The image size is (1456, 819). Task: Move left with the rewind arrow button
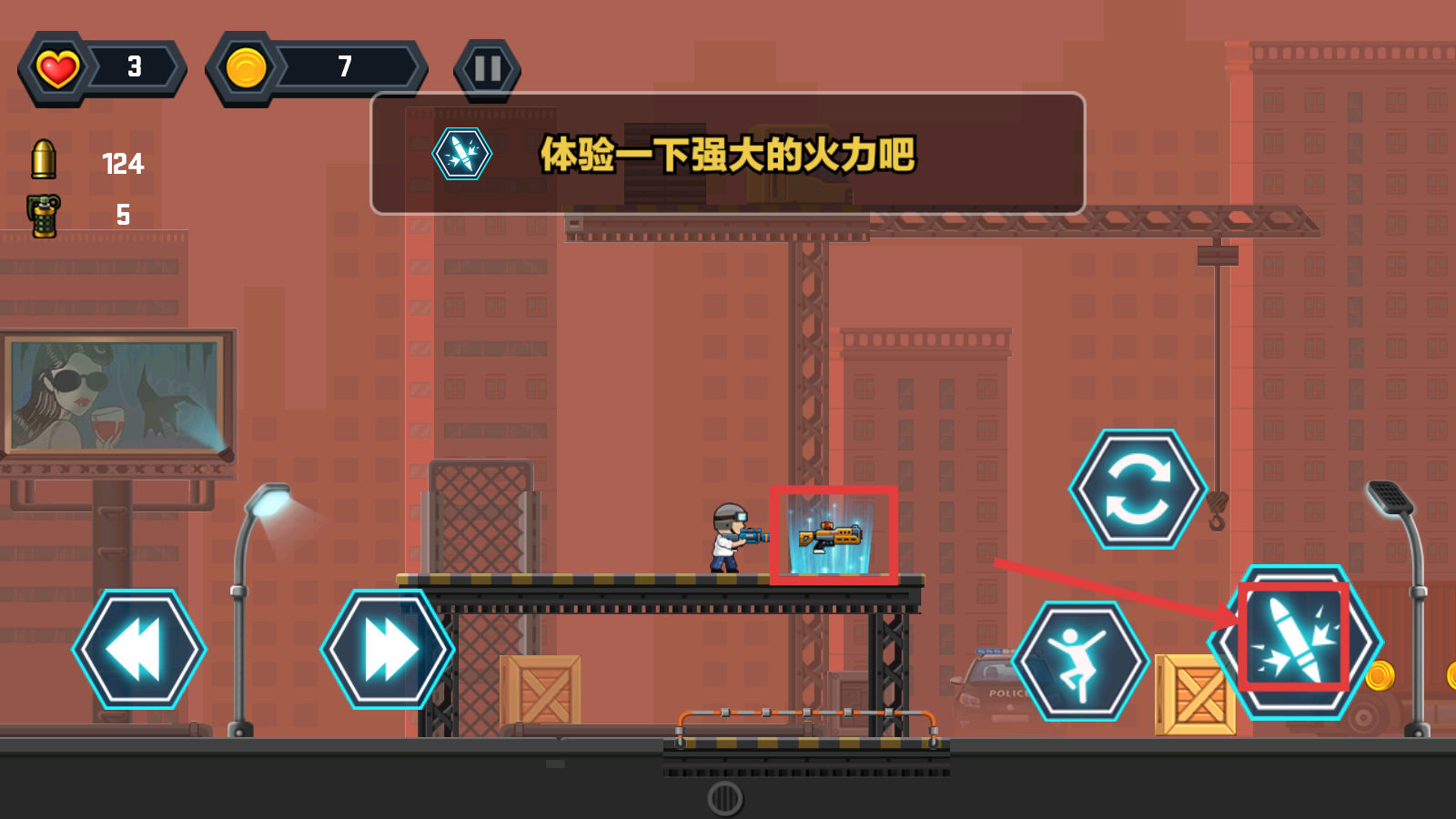tap(139, 649)
